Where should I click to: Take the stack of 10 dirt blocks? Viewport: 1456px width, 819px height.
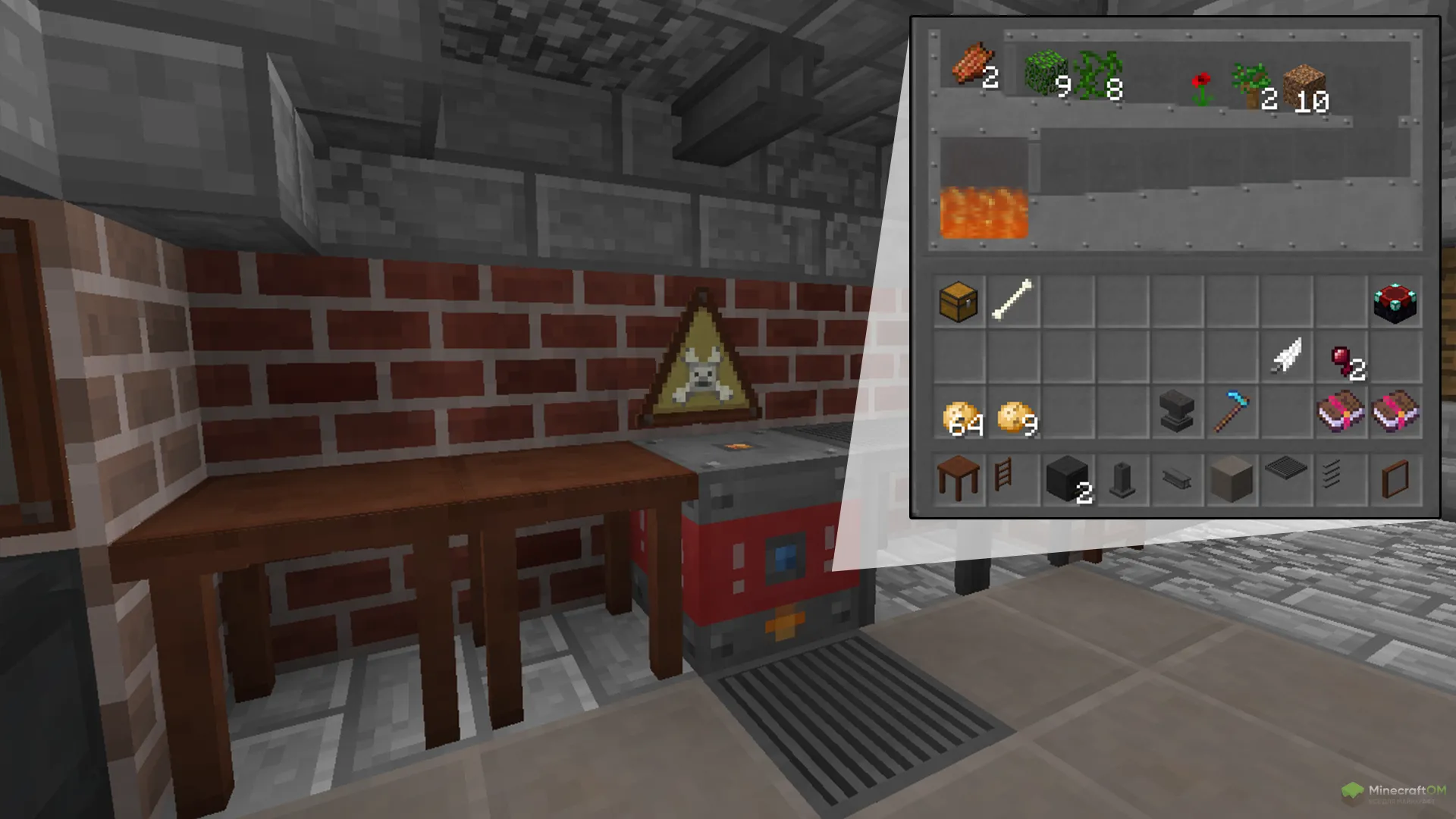coord(1304,87)
